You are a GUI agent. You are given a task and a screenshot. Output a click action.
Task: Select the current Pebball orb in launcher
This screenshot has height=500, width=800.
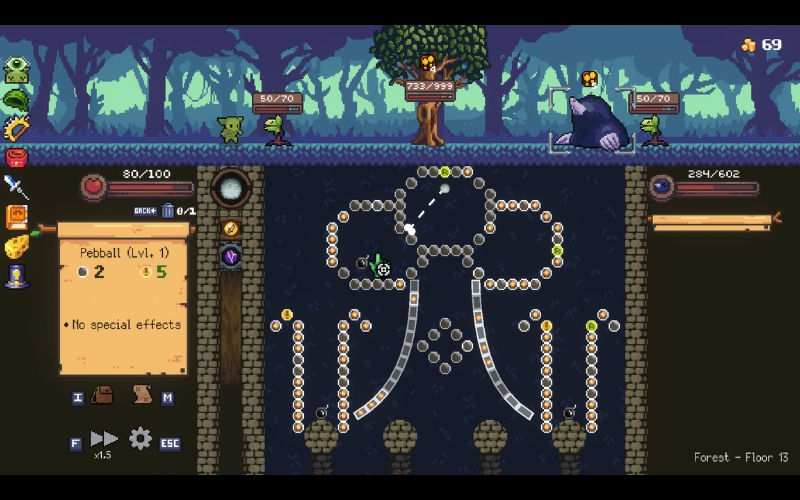coord(231,188)
